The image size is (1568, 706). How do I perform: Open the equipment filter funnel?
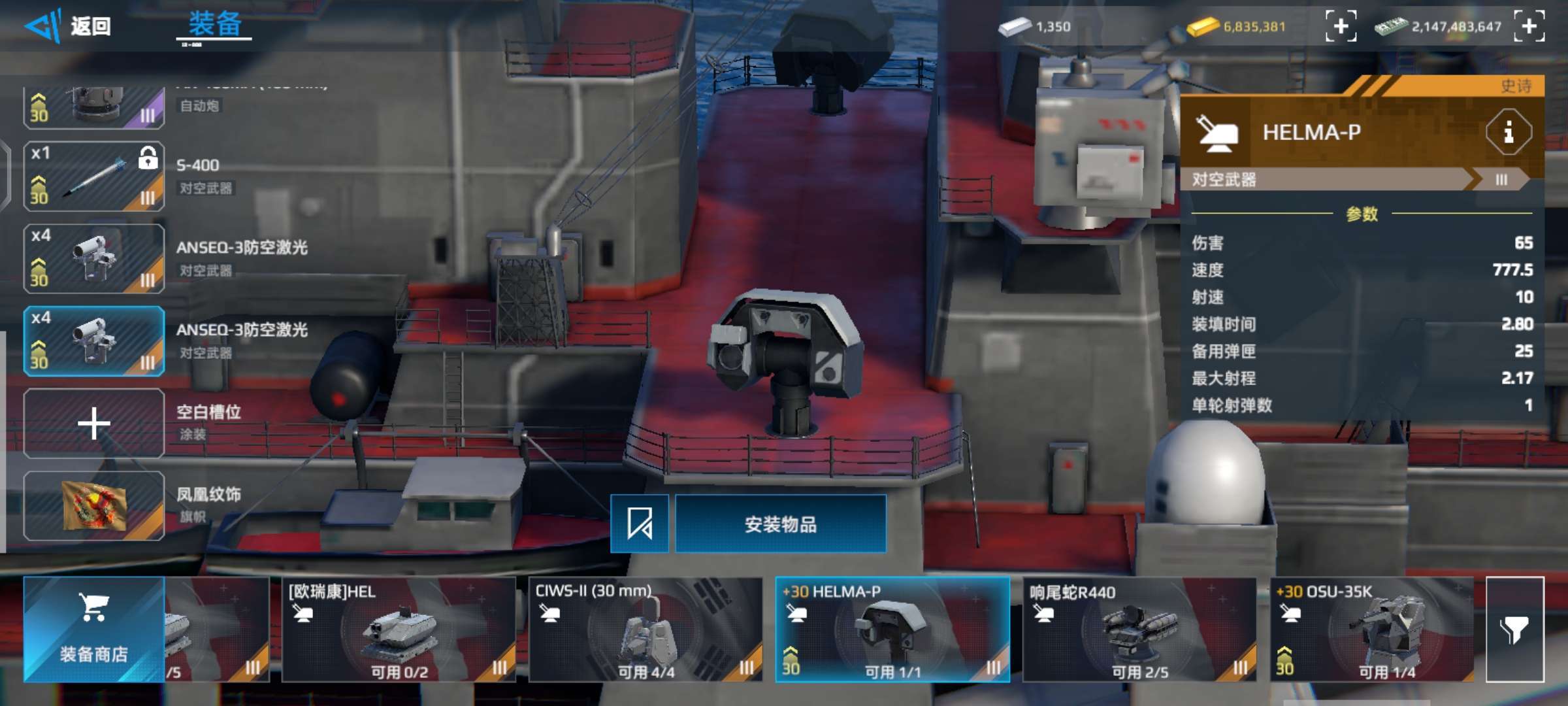pyautogui.click(x=1514, y=629)
